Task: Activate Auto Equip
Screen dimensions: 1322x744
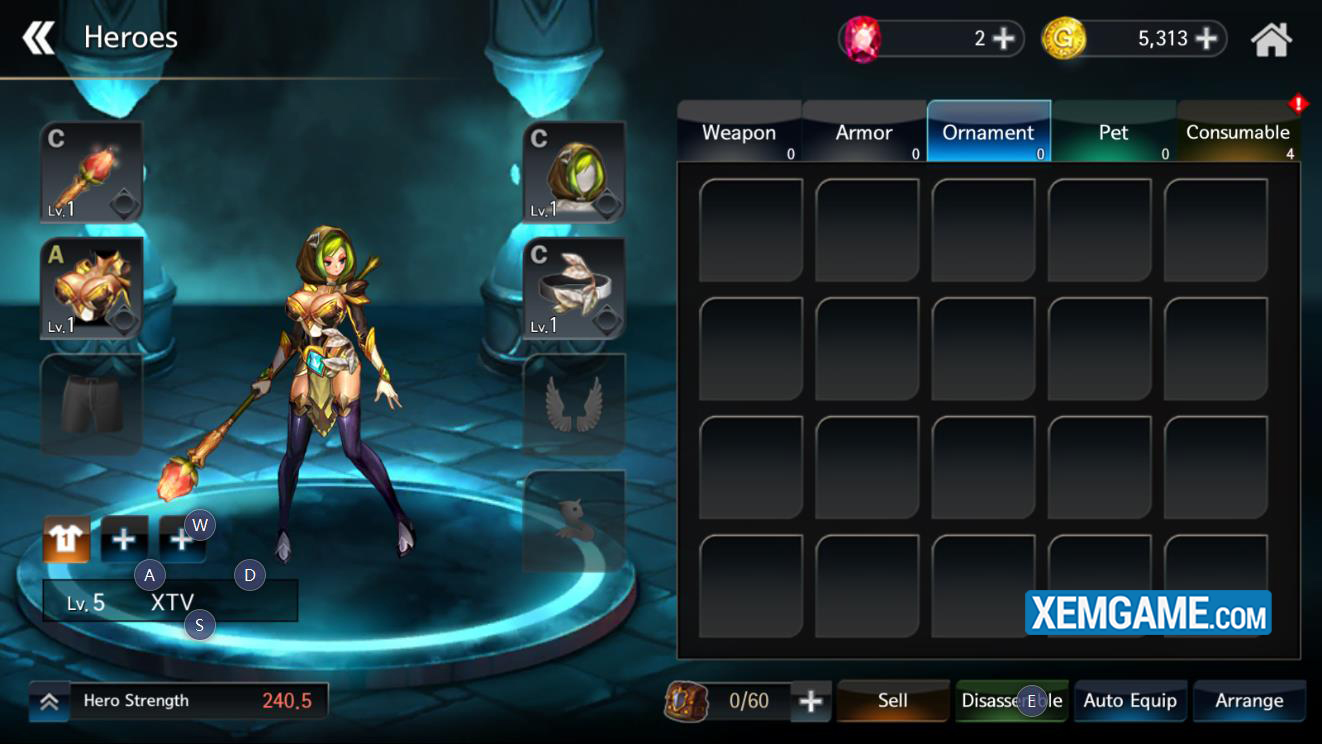Action: (1130, 701)
